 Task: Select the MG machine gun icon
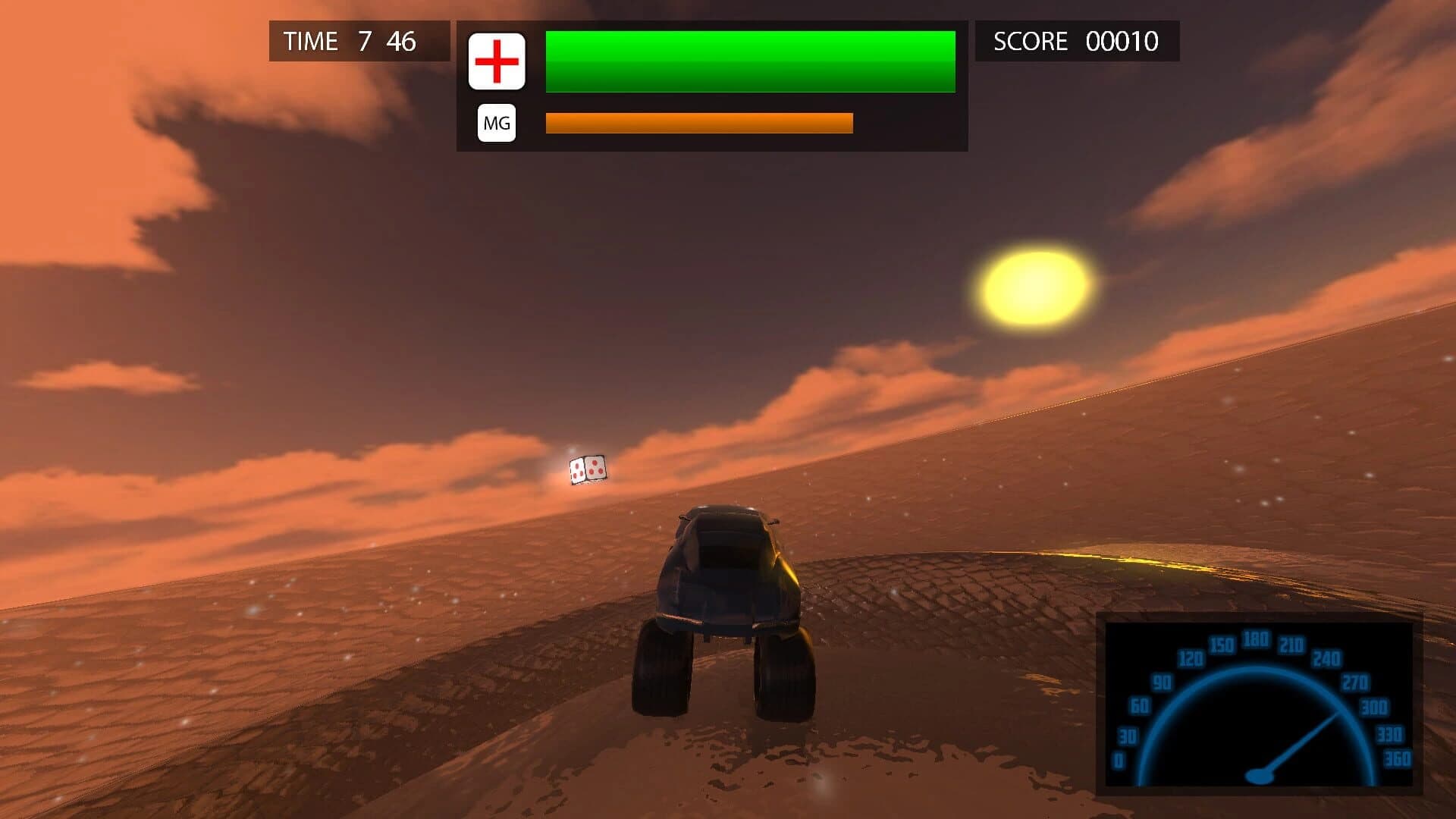click(497, 121)
